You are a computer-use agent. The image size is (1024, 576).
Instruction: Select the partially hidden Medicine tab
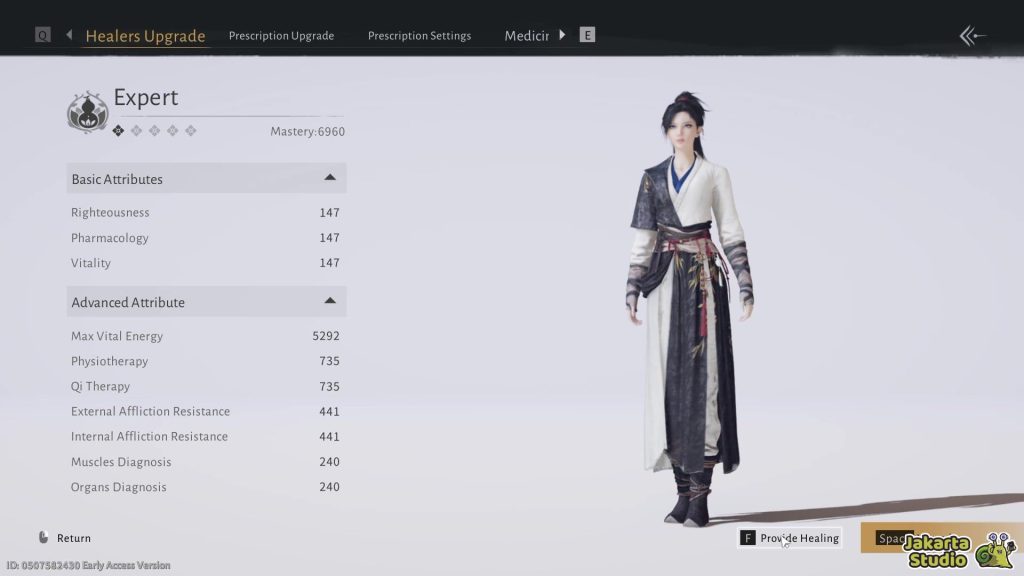click(x=526, y=36)
